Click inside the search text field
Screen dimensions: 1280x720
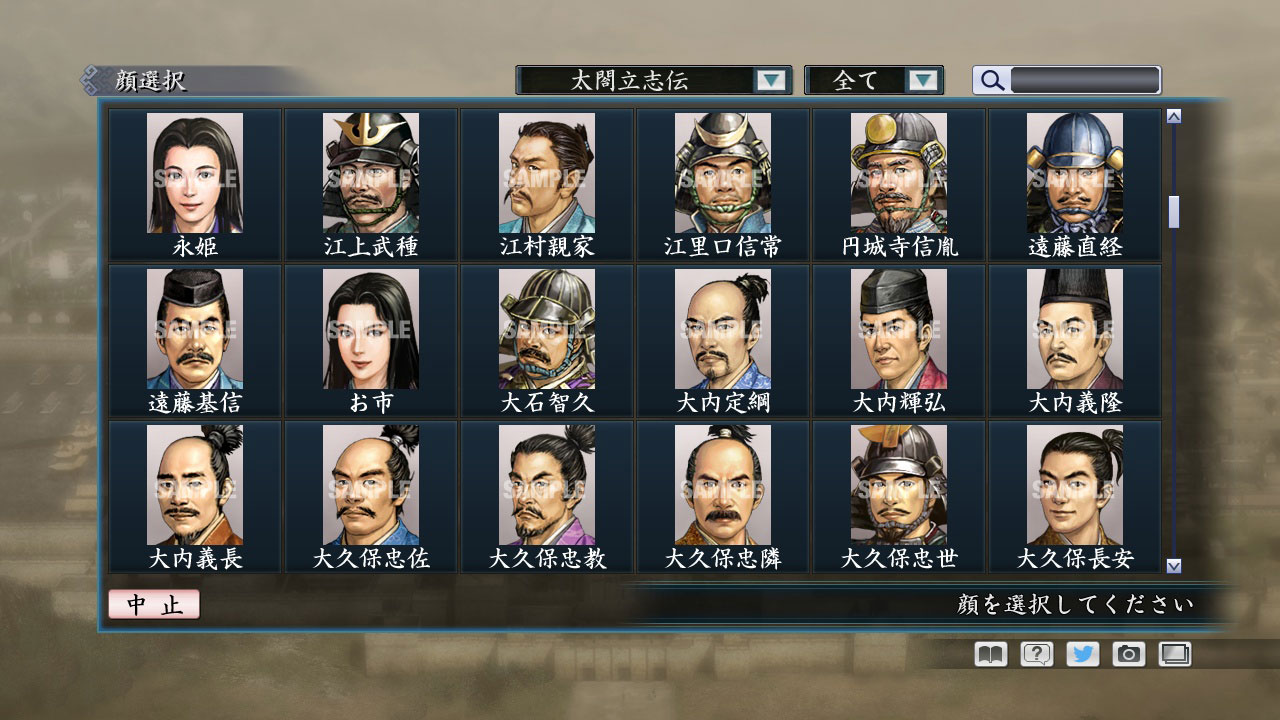coord(1085,80)
